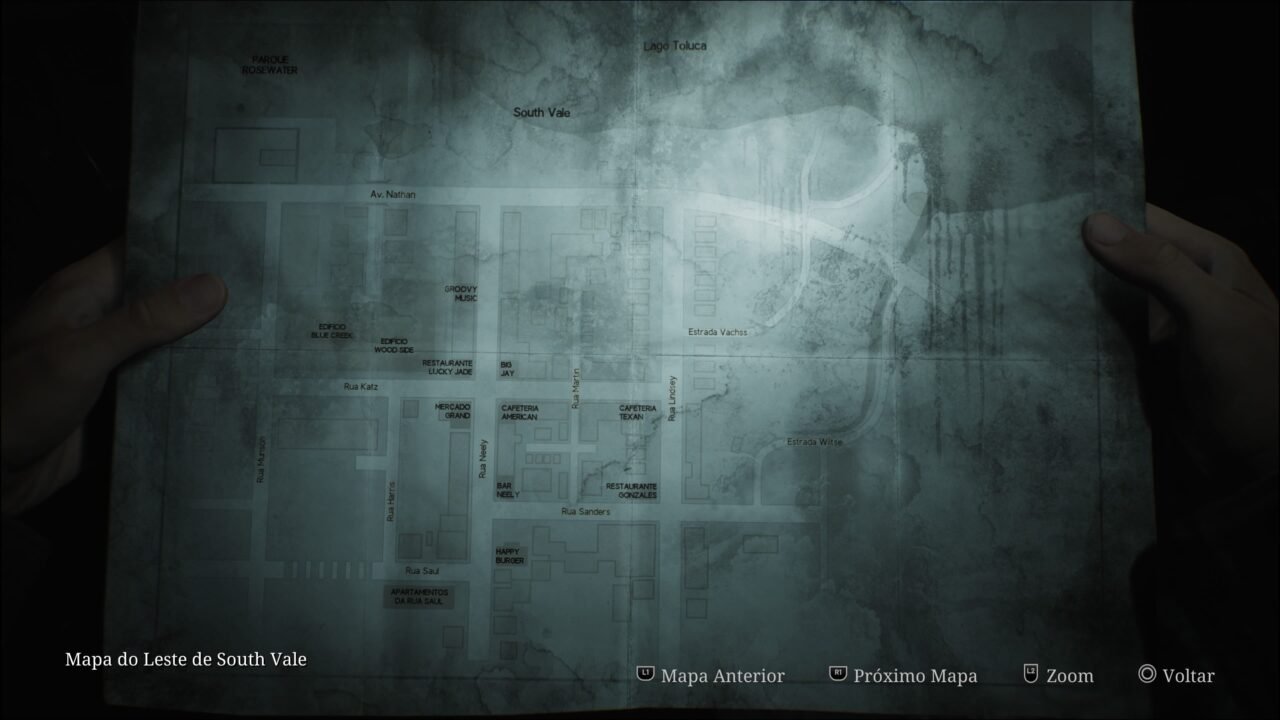
Task: Click the Mapa do Leste de South Vale title
Action: coord(186,660)
